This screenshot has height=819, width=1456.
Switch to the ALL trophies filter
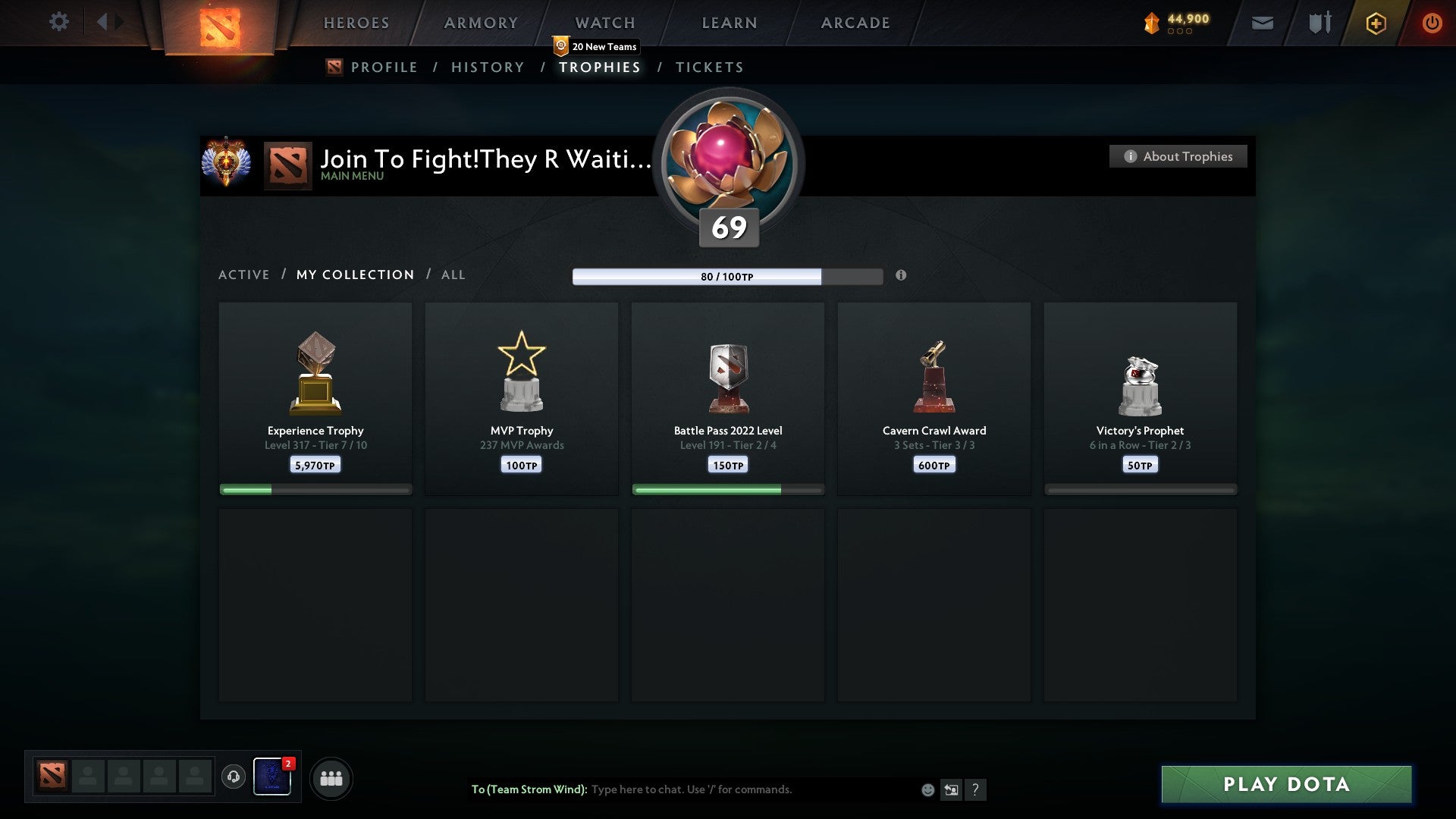[x=453, y=275]
